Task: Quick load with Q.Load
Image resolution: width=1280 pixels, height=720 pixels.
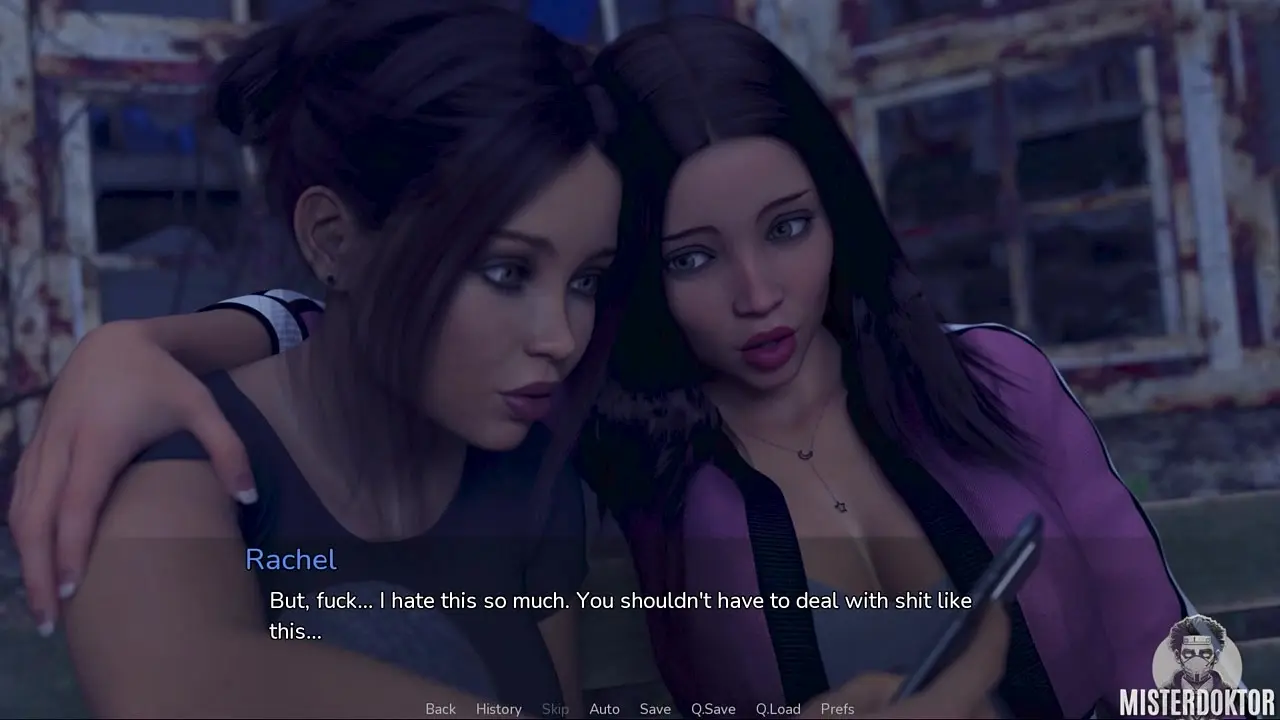Action: (x=778, y=709)
